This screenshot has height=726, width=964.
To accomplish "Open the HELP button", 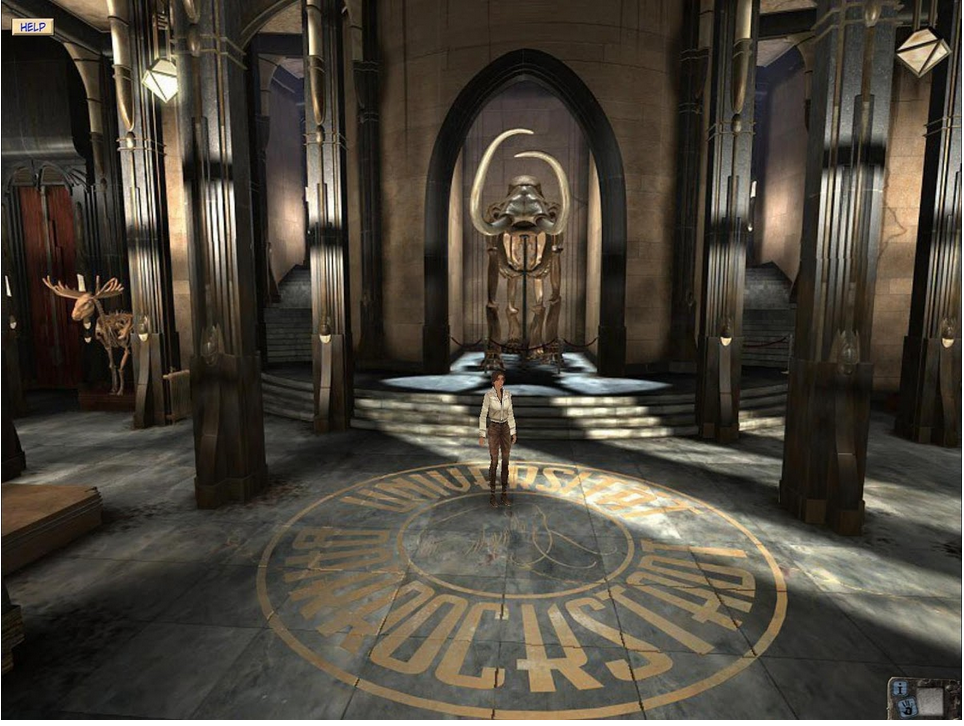I will pos(32,26).
